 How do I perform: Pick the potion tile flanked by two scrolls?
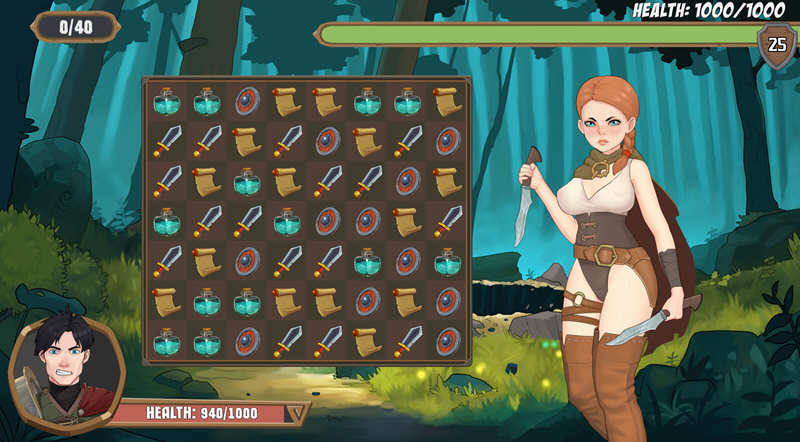[246, 181]
